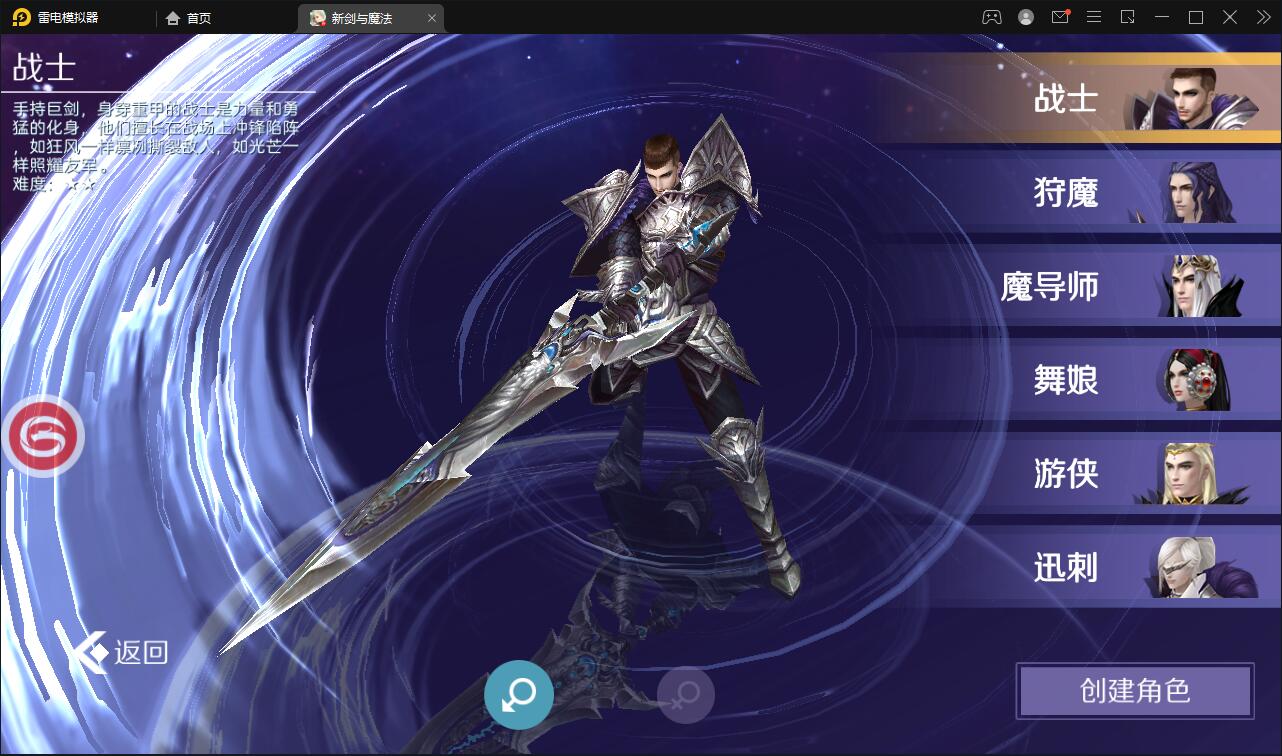This screenshot has height=756, width=1282.
Task: Switch to the 新剑与魔法 tab
Action: tap(360, 17)
